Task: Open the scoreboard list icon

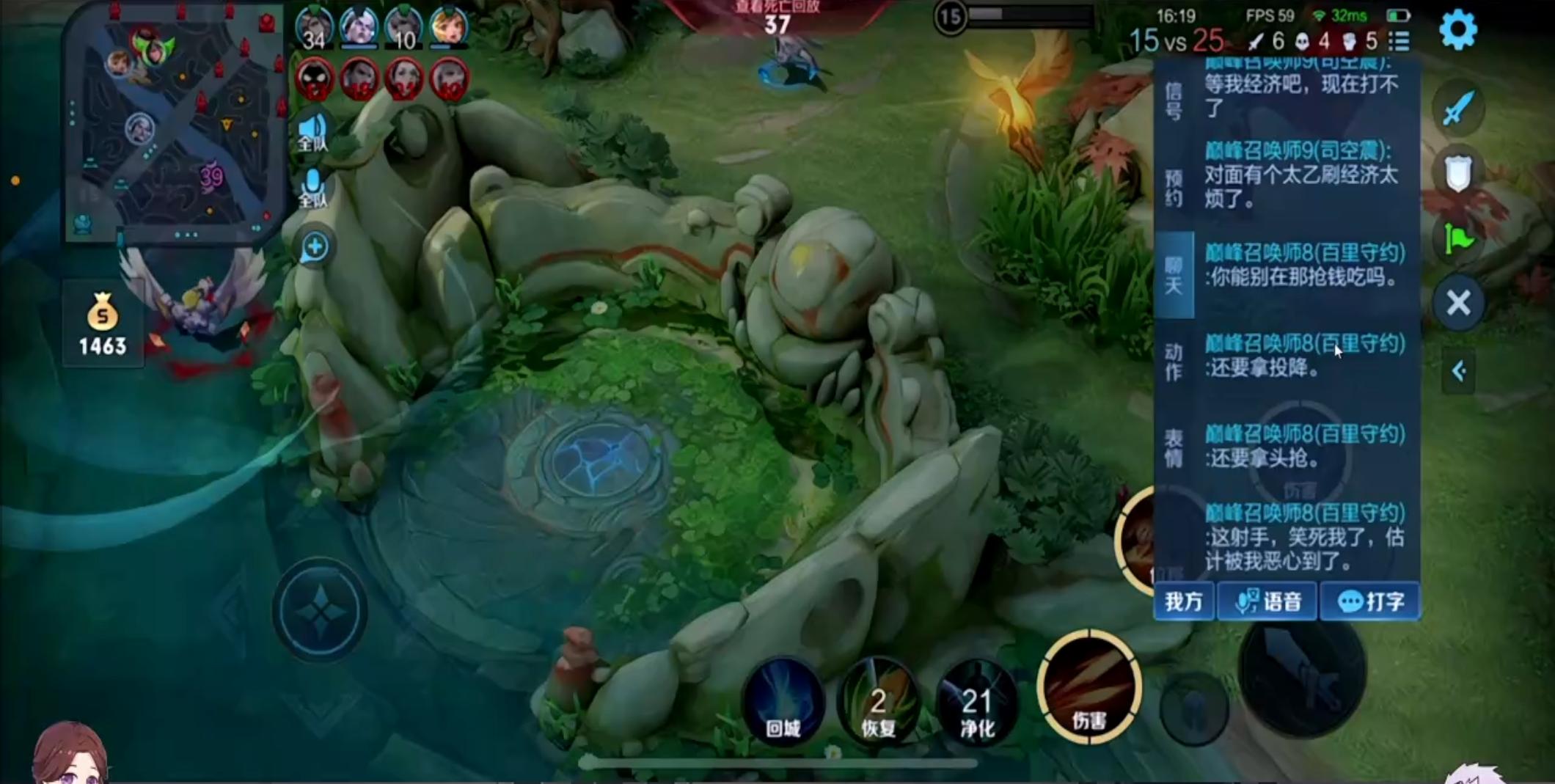Action: [x=1399, y=41]
